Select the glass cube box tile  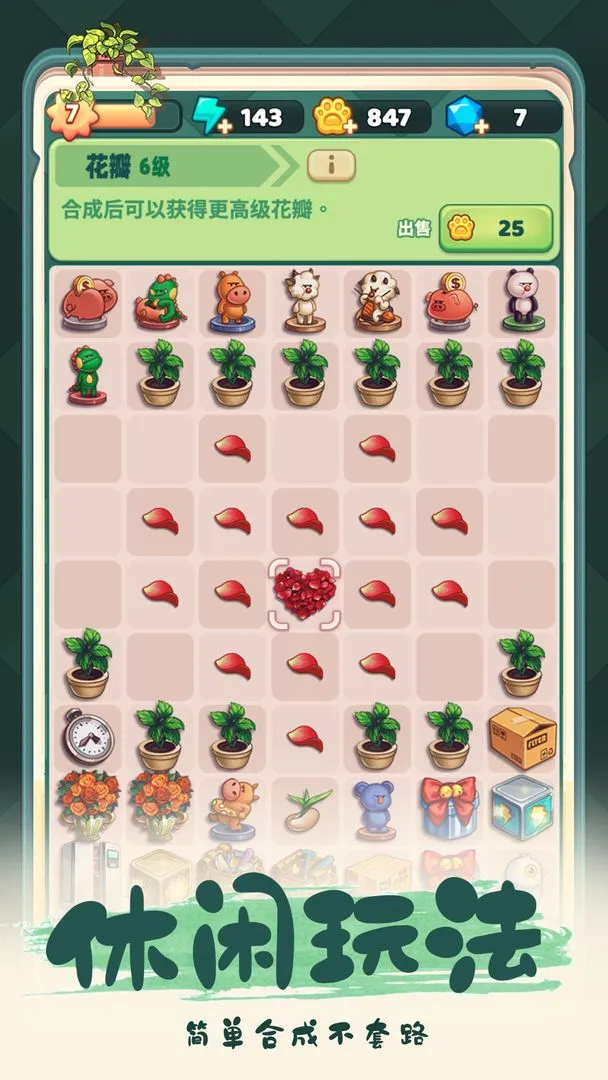pos(521,808)
